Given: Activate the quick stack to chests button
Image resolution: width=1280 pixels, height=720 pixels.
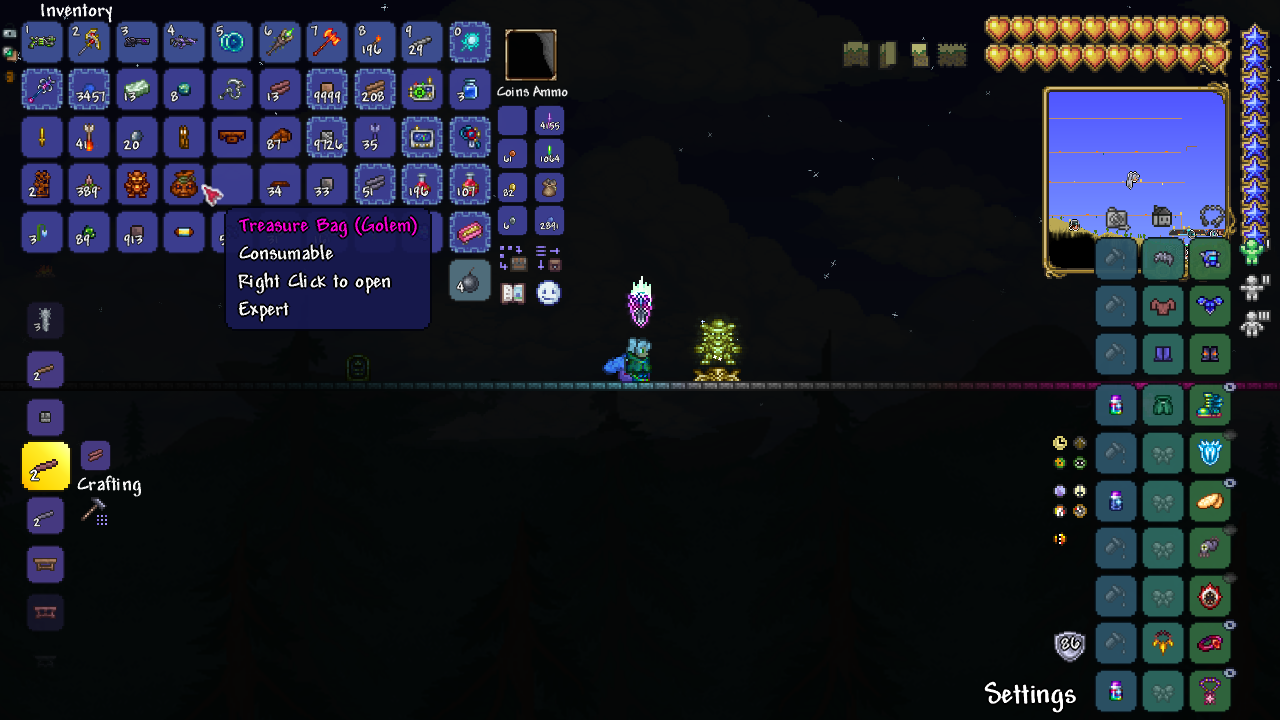Looking at the screenshot, I should (x=512, y=258).
